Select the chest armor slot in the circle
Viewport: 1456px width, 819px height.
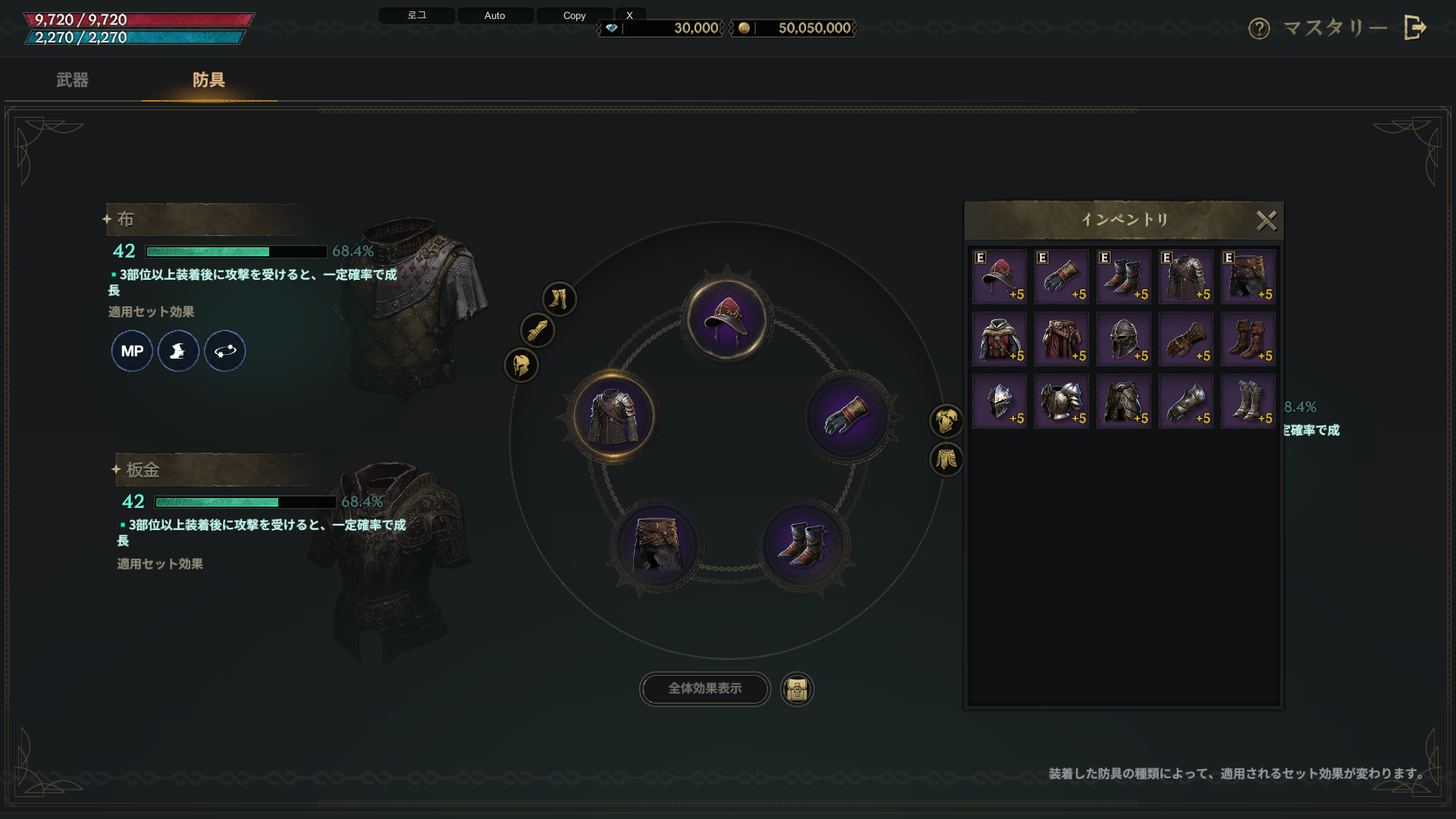(613, 416)
